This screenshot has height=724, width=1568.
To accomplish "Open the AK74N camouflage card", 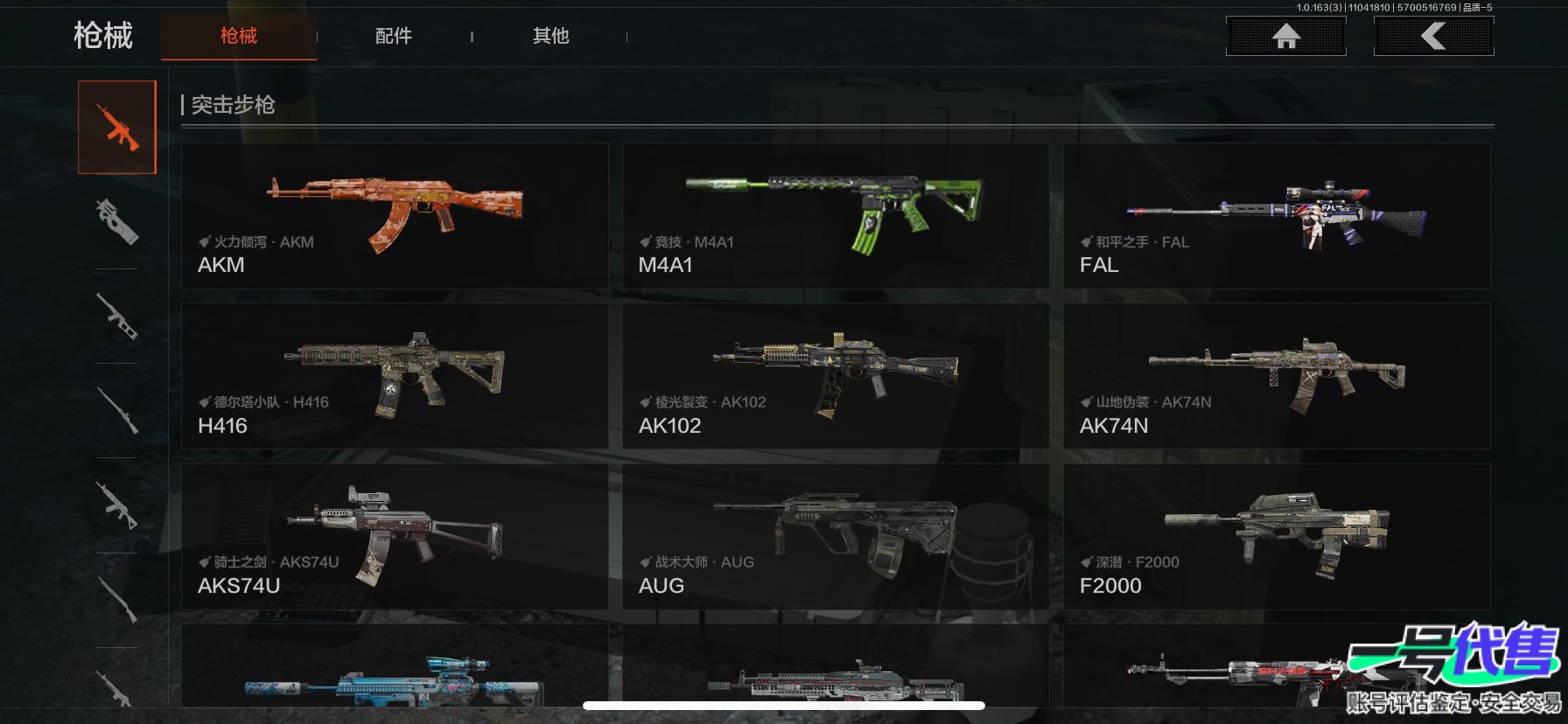I will point(1277,376).
